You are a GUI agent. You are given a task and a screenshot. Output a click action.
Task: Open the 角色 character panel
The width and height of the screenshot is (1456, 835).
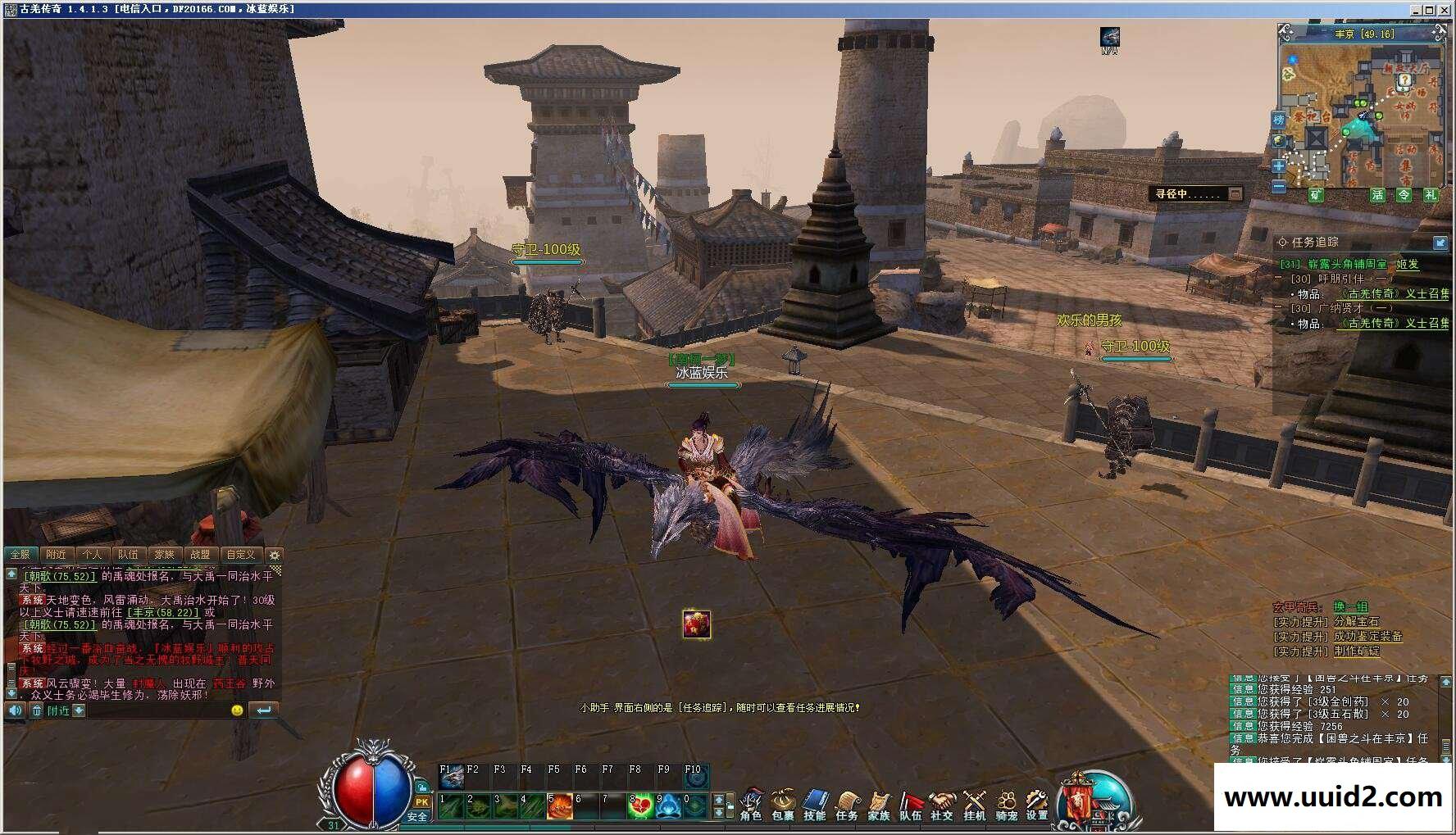751,804
